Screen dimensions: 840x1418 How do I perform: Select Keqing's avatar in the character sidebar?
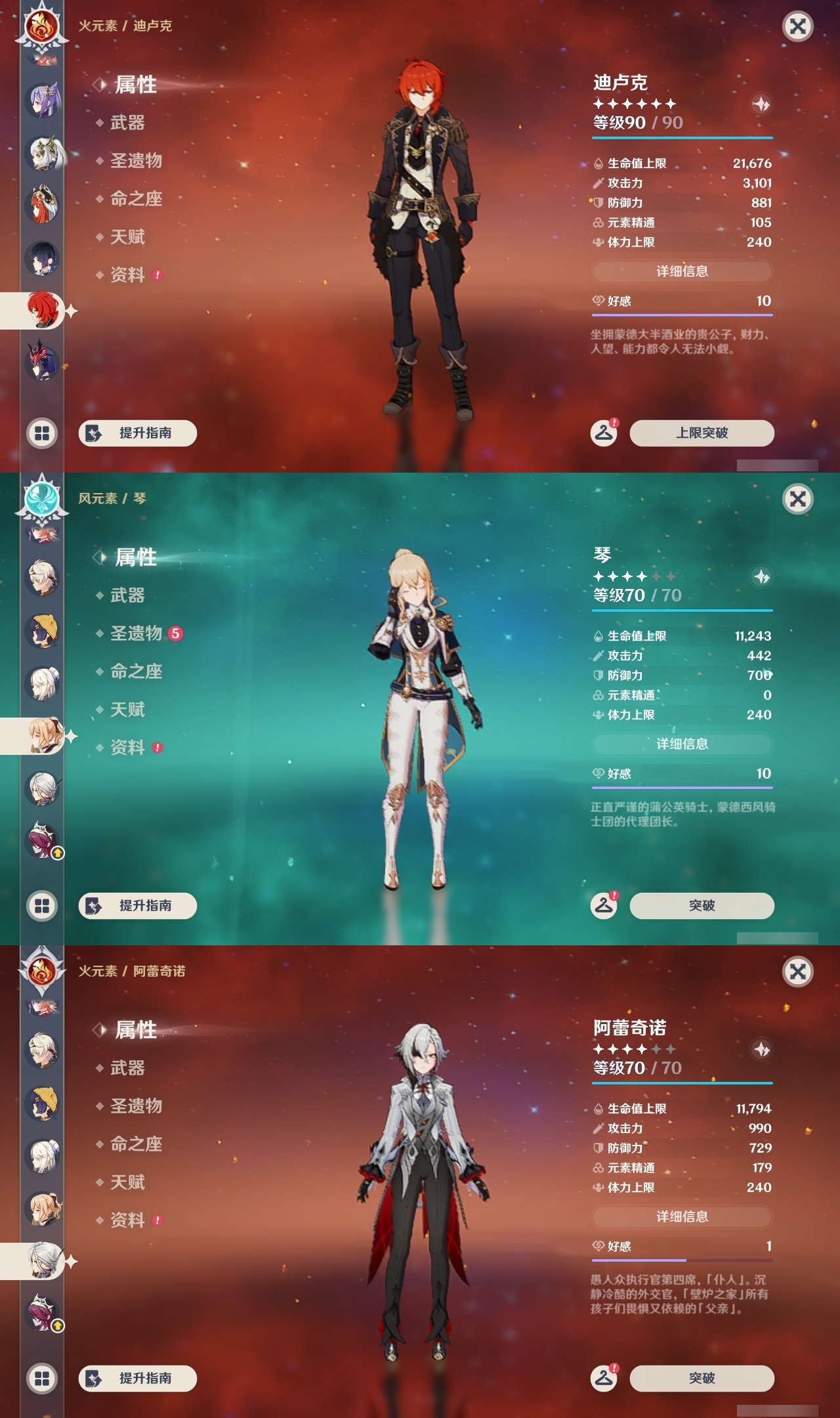point(41,98)
